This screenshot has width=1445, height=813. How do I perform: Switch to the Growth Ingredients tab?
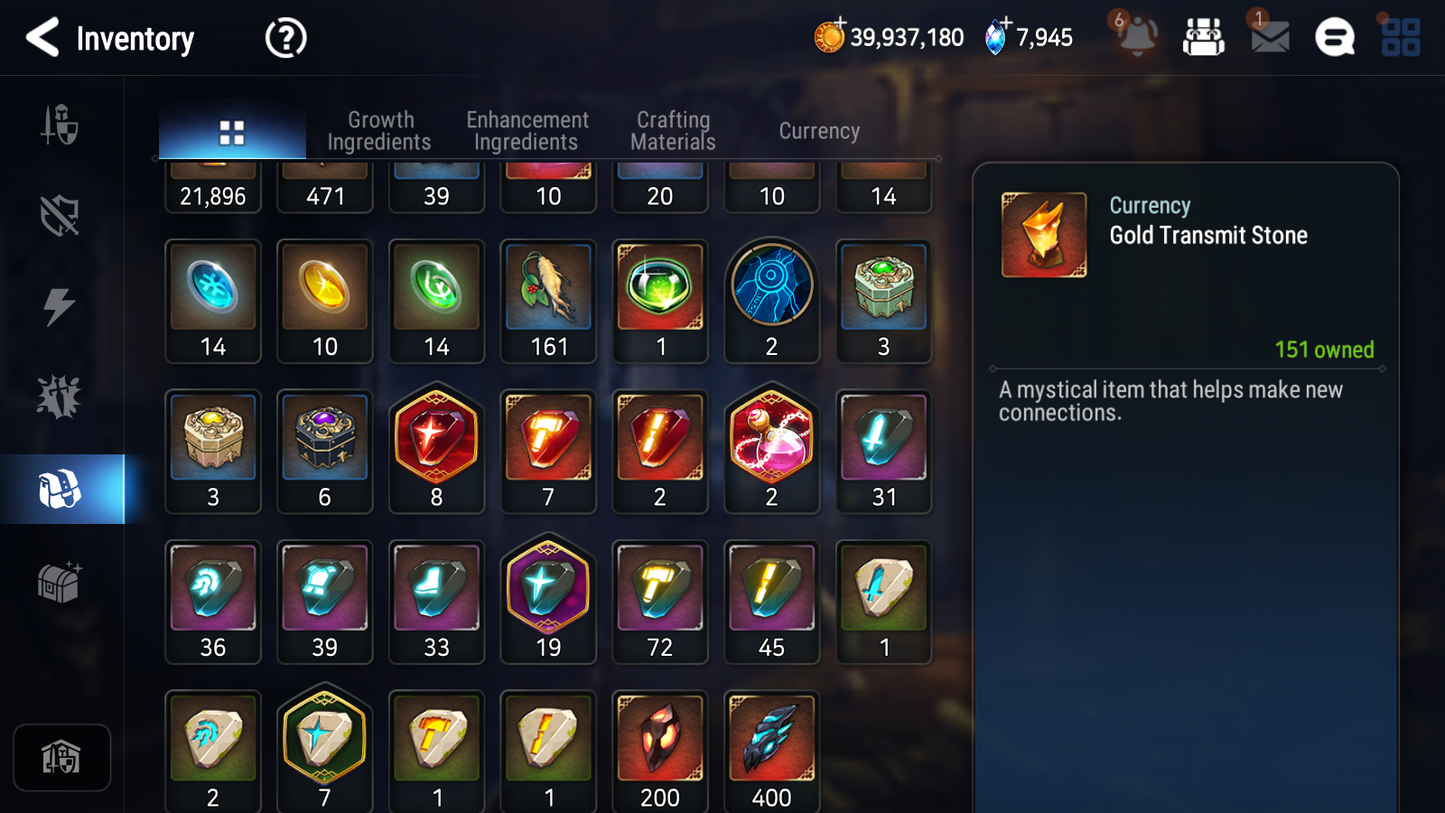(x=380, y=130)
